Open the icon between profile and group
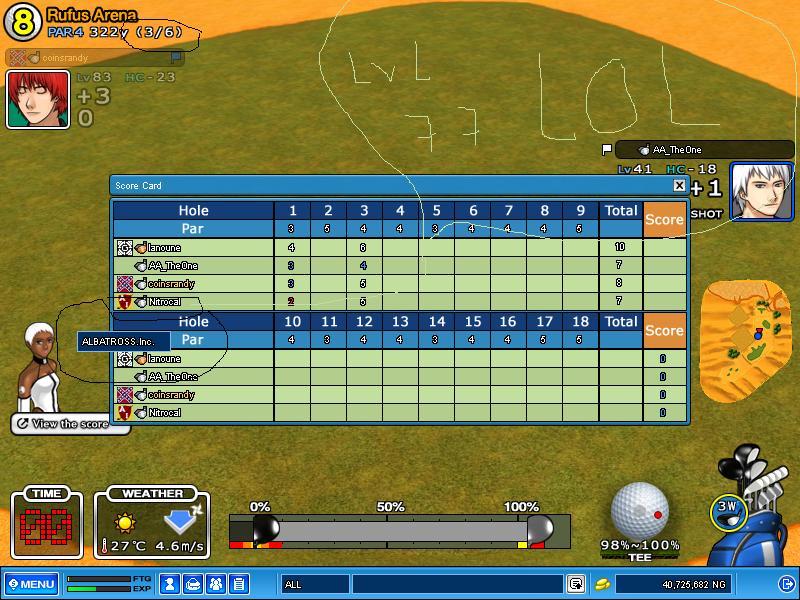This screenshot has width=800, height=600. click(x=193, y=583)
